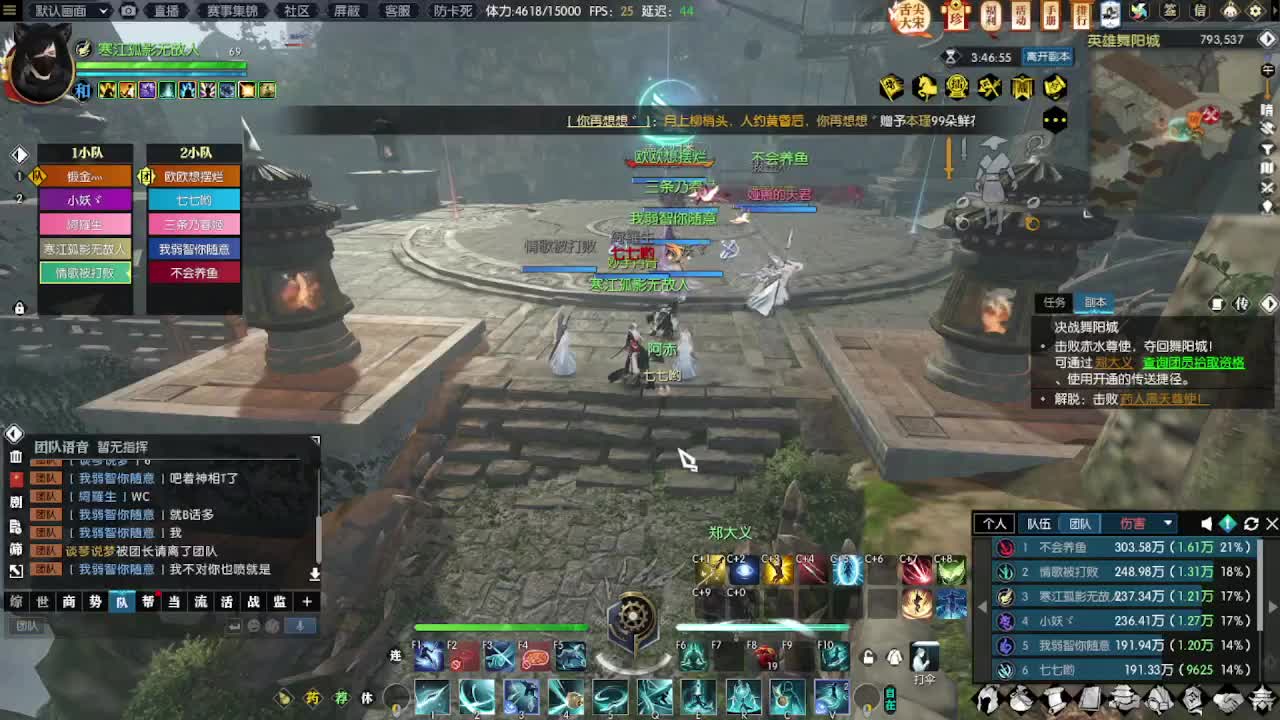1280x720 pixels.
Task: Open the settings gear at top right
Action: click(x=1255, y=10)
